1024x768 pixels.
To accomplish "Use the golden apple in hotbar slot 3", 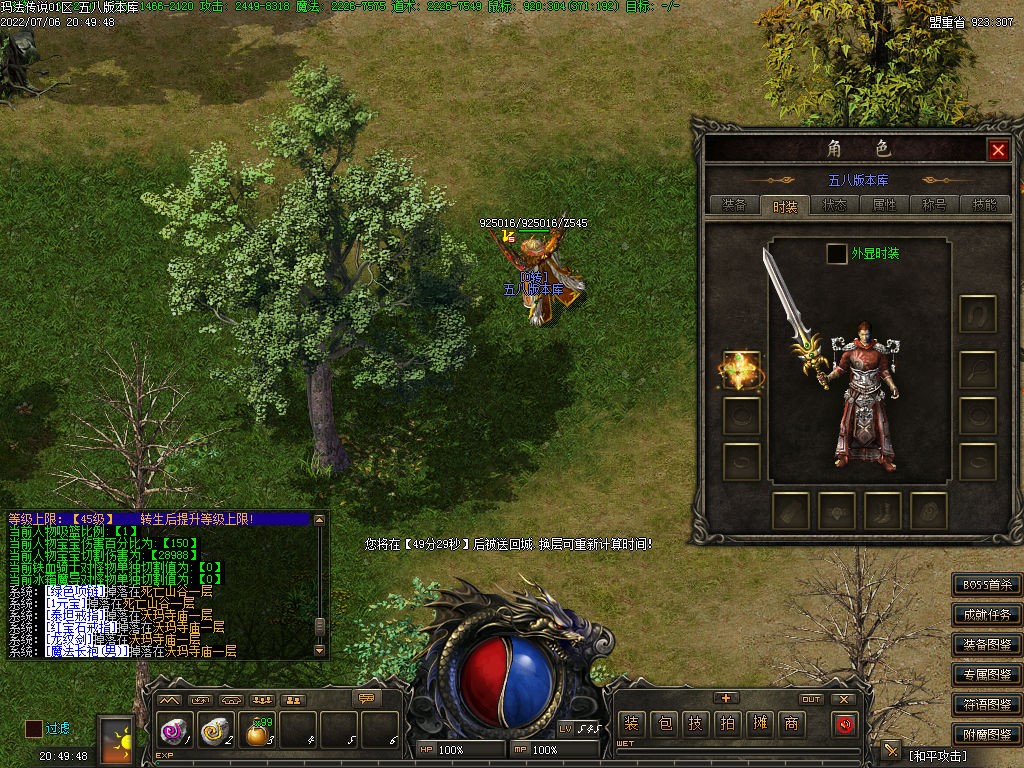I will click(x=258, y=733).
